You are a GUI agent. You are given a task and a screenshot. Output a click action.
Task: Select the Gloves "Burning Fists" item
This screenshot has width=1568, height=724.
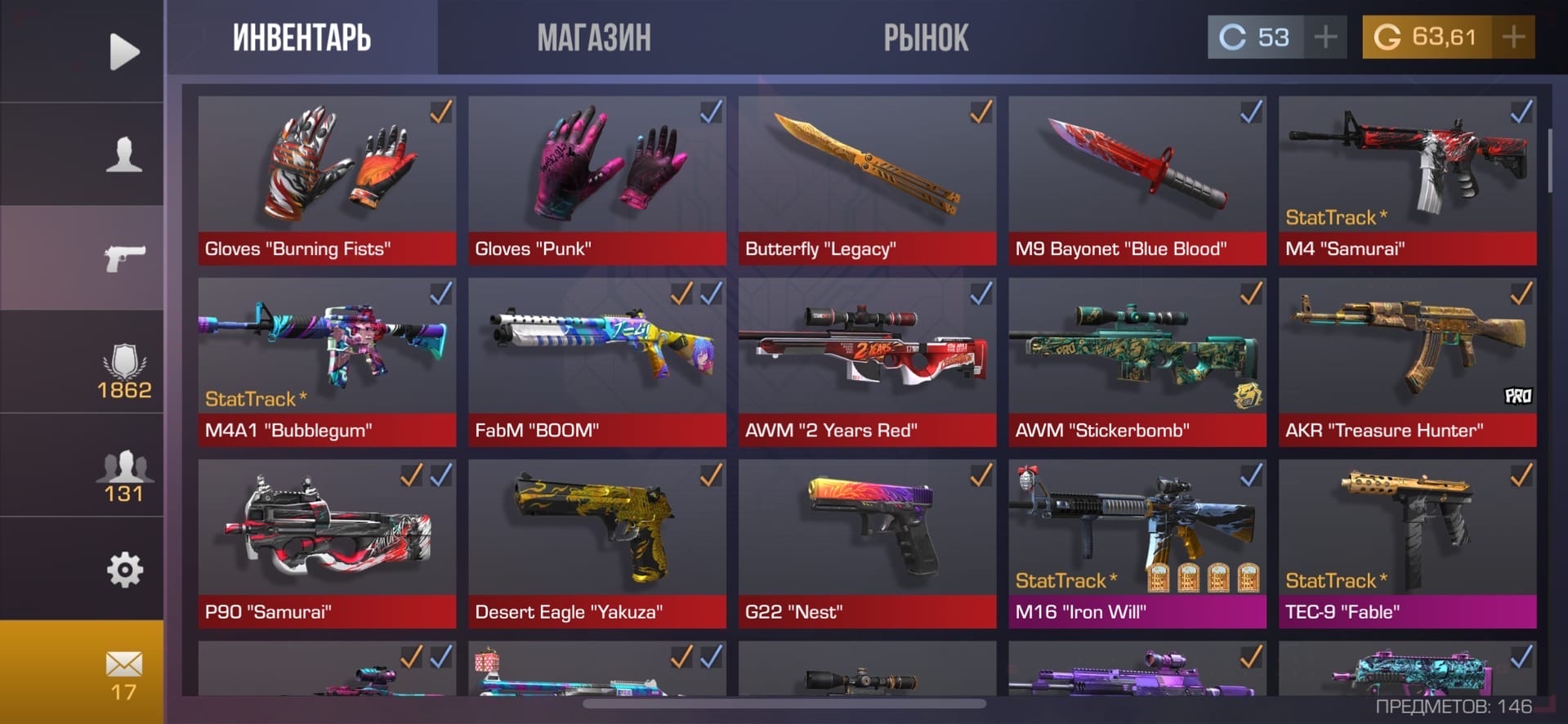click(327, 180)
